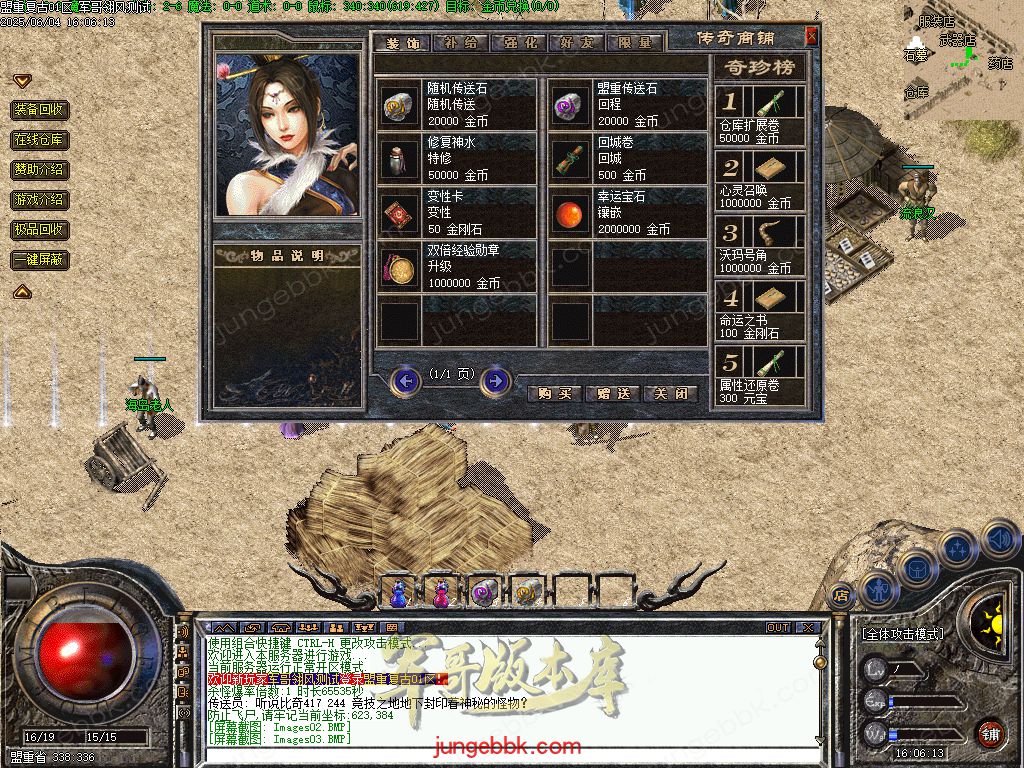Open the 强化 shop tab
The width and height of the screenshot is (1024, 768).
520,43
